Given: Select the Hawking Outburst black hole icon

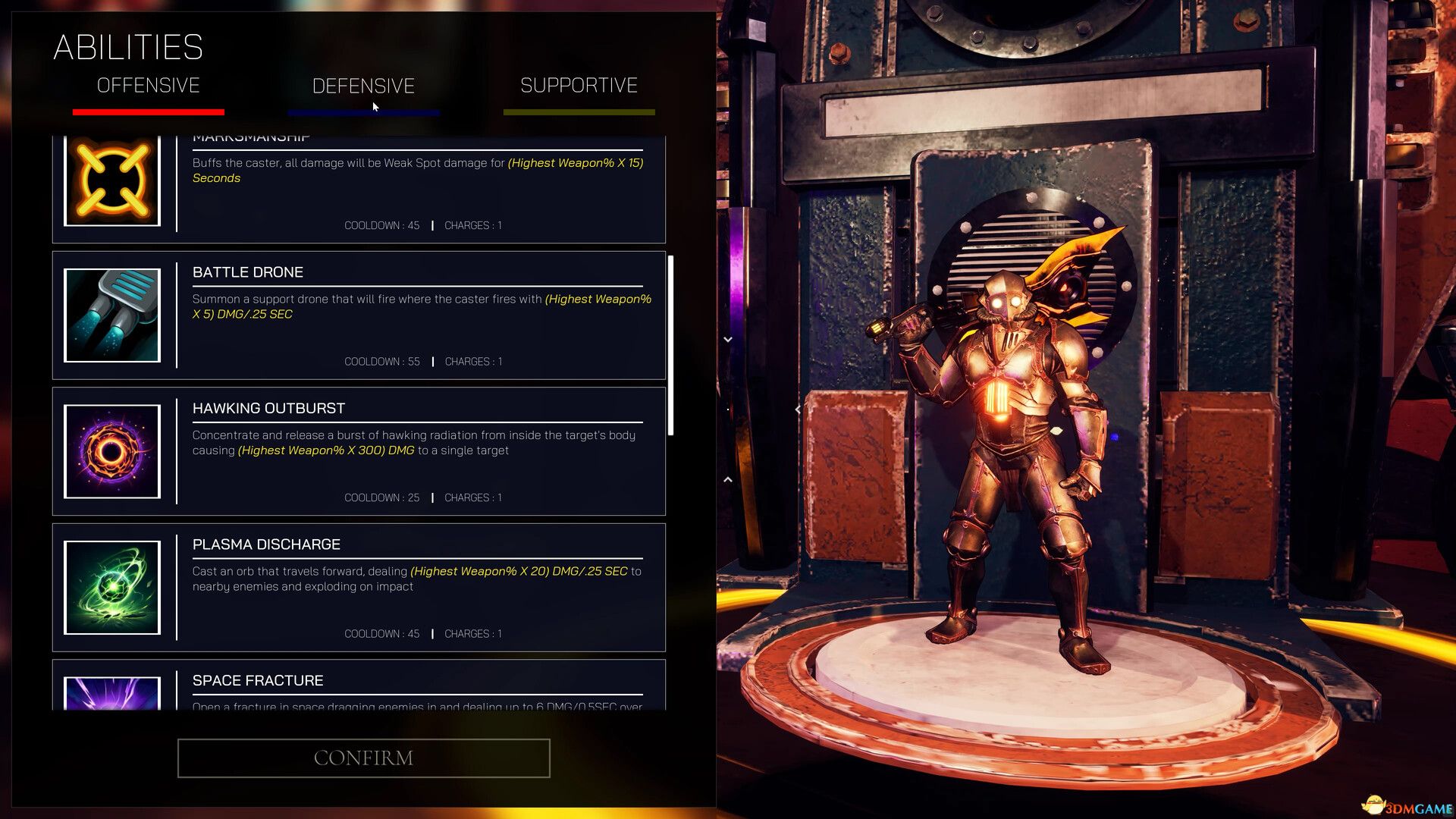Looking at the screenshot, I should point(111,451).
